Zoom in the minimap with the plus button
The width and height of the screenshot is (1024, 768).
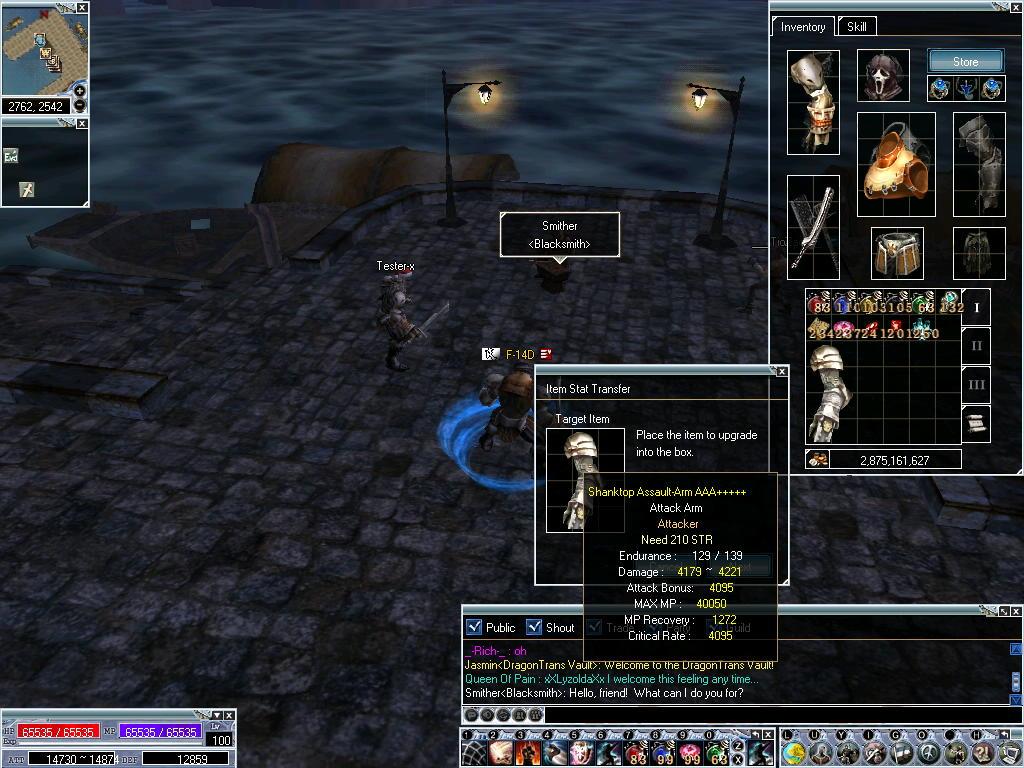point(80,92)
